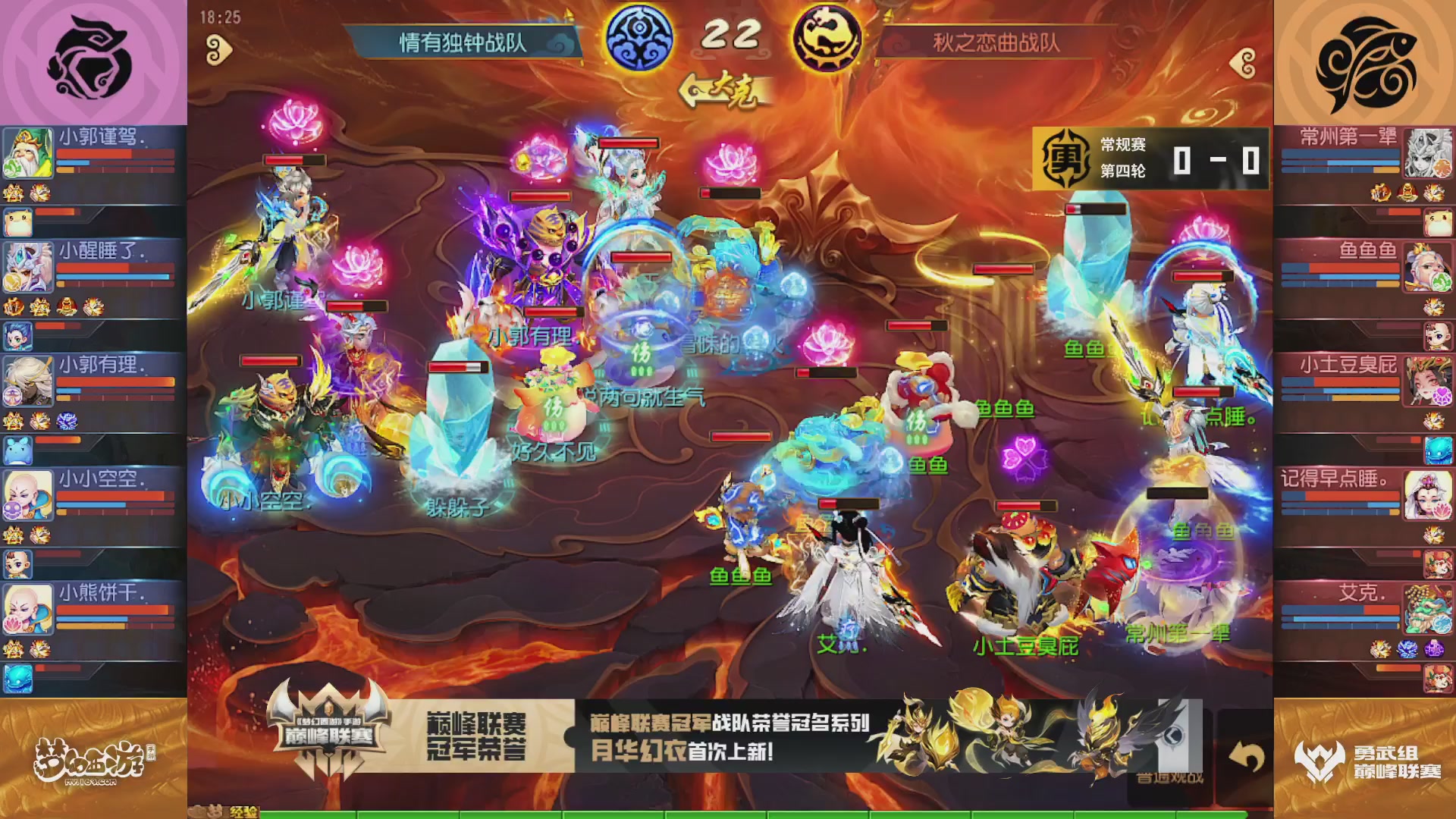The height and width of the screenshot is (819, 1456).
Task: Click the gray chevron on the 普通观战 panel
Action: (x=1175, y=734)
